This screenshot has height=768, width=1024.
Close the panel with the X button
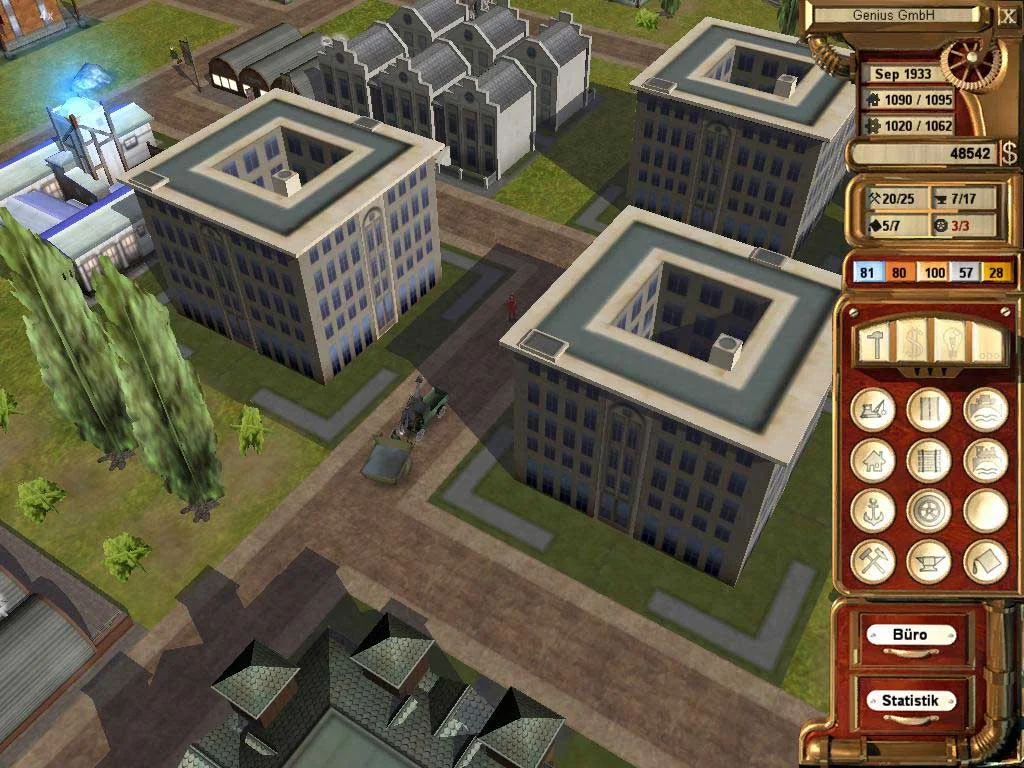click(1007, 15)
